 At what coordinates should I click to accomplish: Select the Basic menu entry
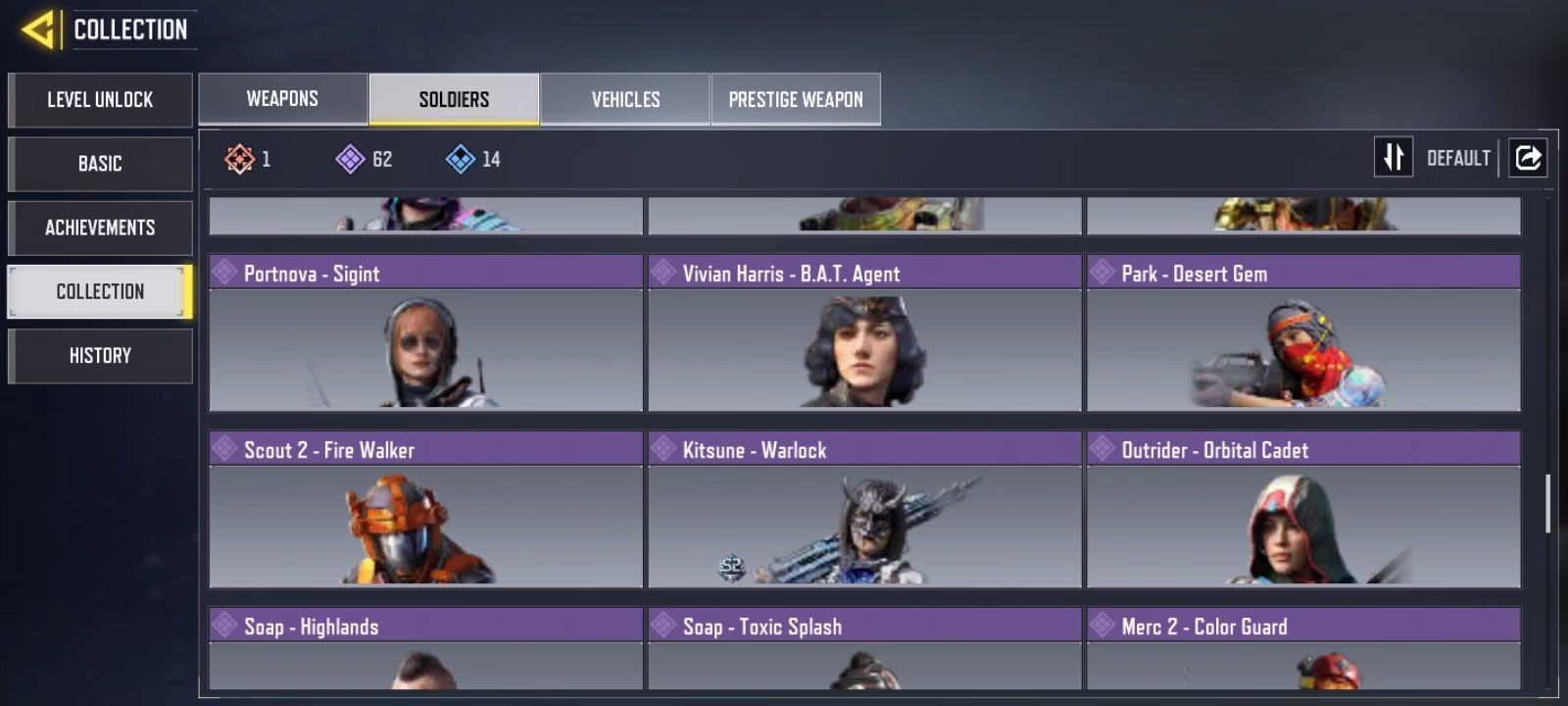click(x=100, y=164)
